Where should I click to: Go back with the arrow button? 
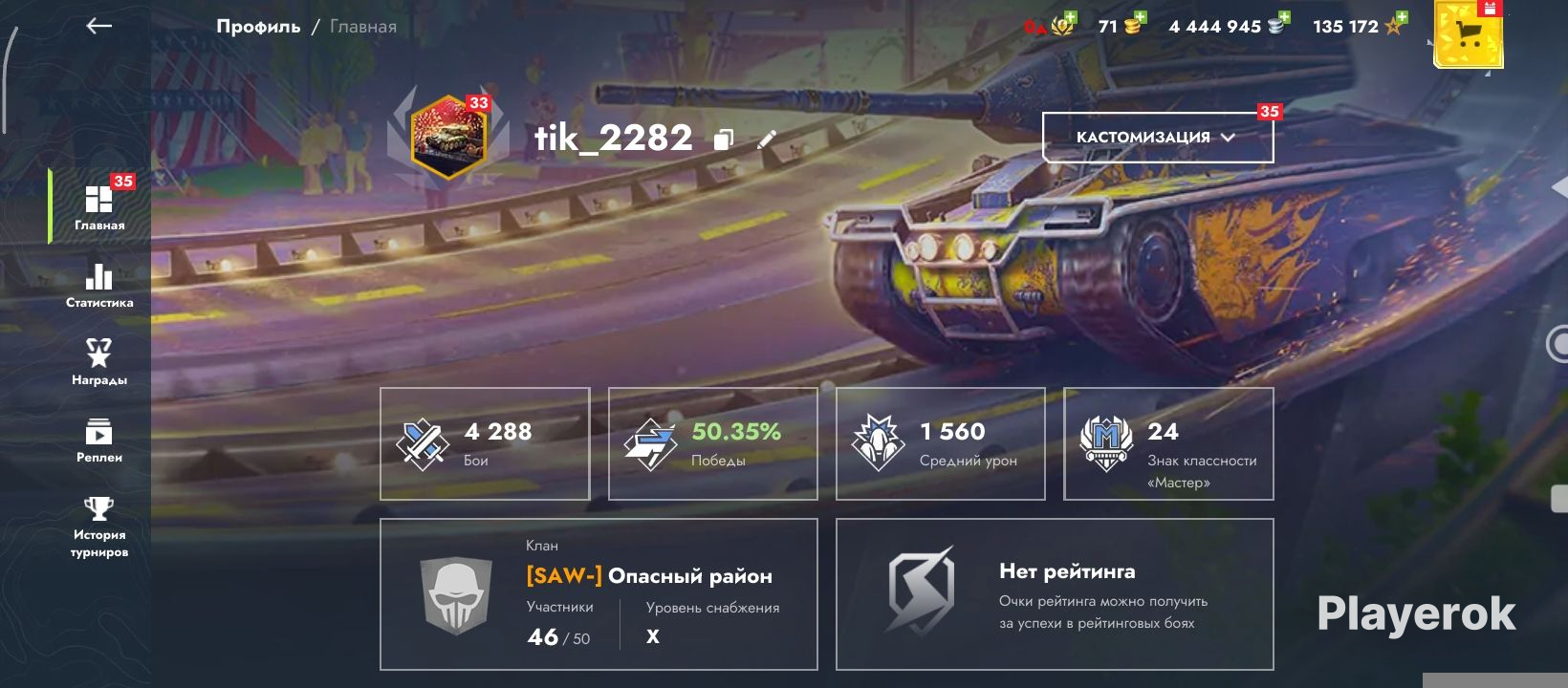[99, 27]
